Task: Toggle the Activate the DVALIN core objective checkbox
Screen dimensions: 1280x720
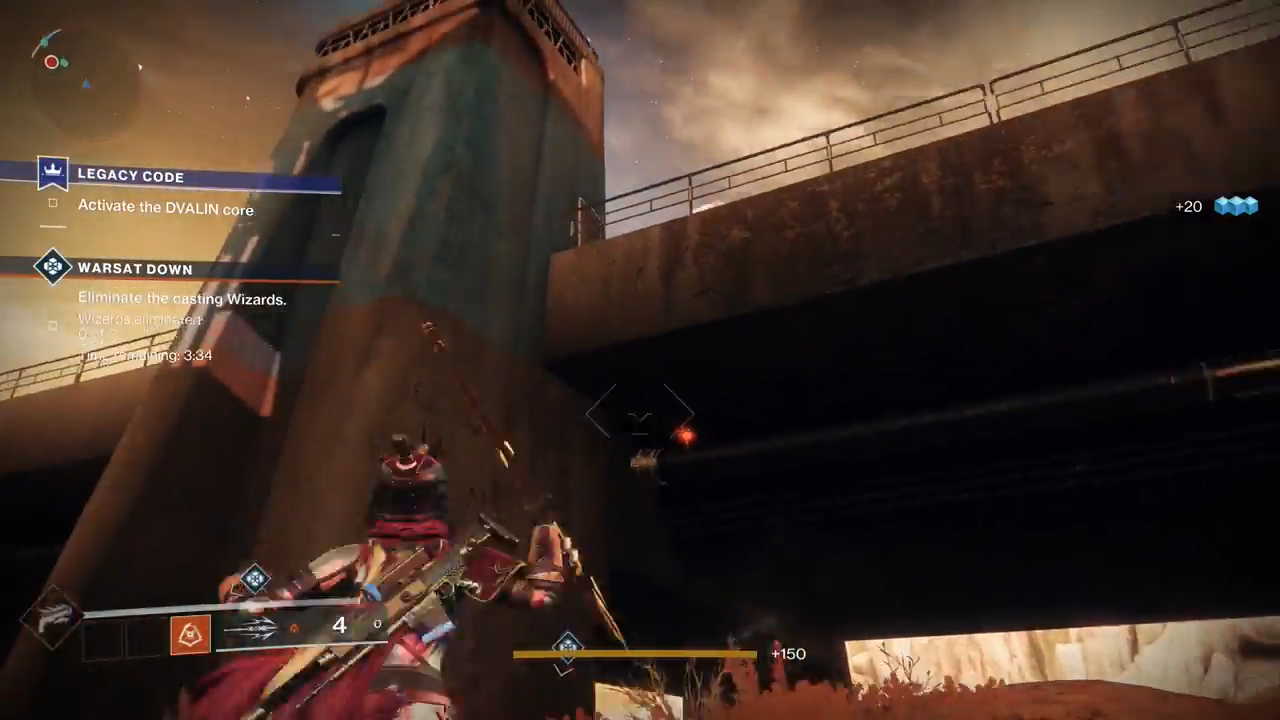Action: 53,204
